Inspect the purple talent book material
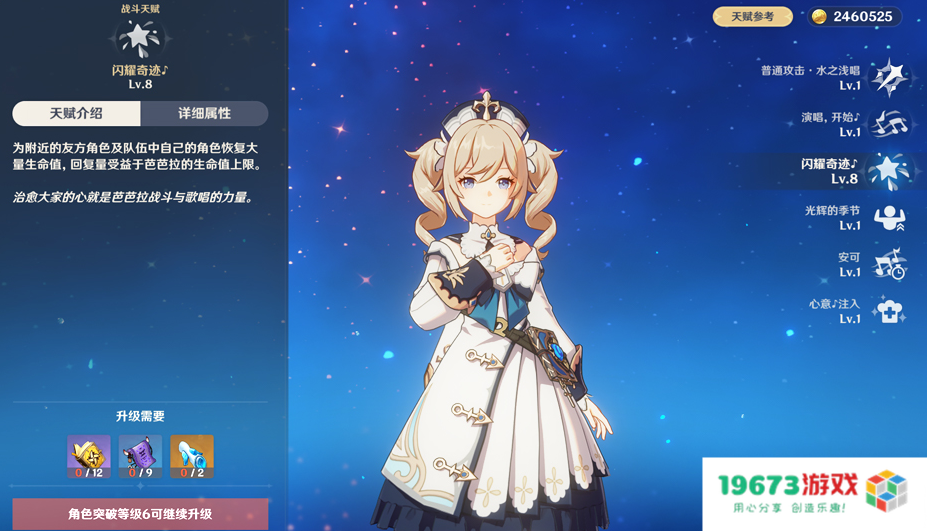Screen dimensions: 927x531 140,457
